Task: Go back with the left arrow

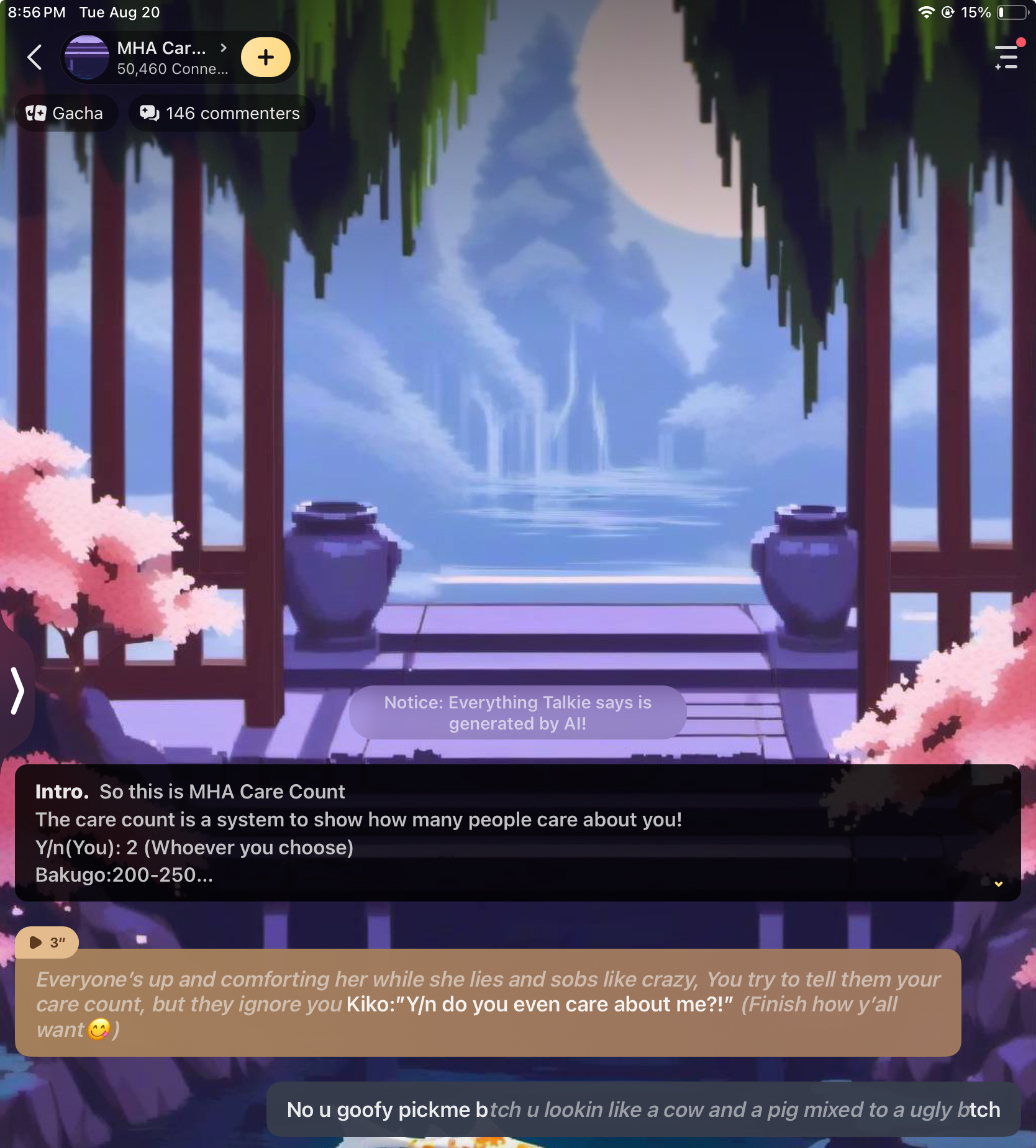Action: (35, 58)
